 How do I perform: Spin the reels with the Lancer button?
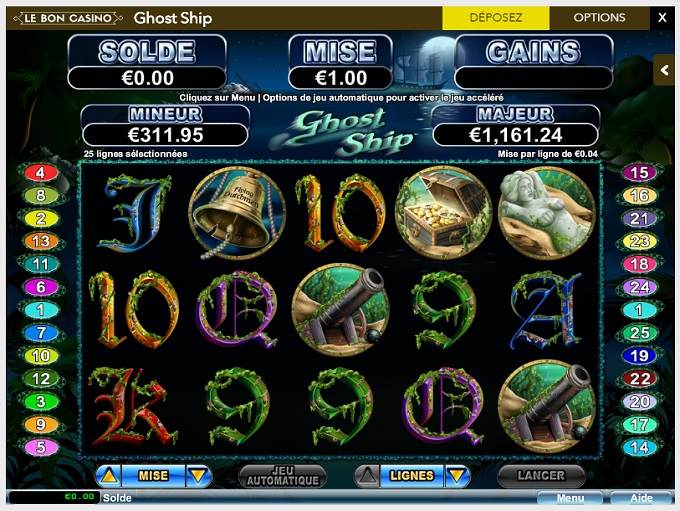[542, 476]
